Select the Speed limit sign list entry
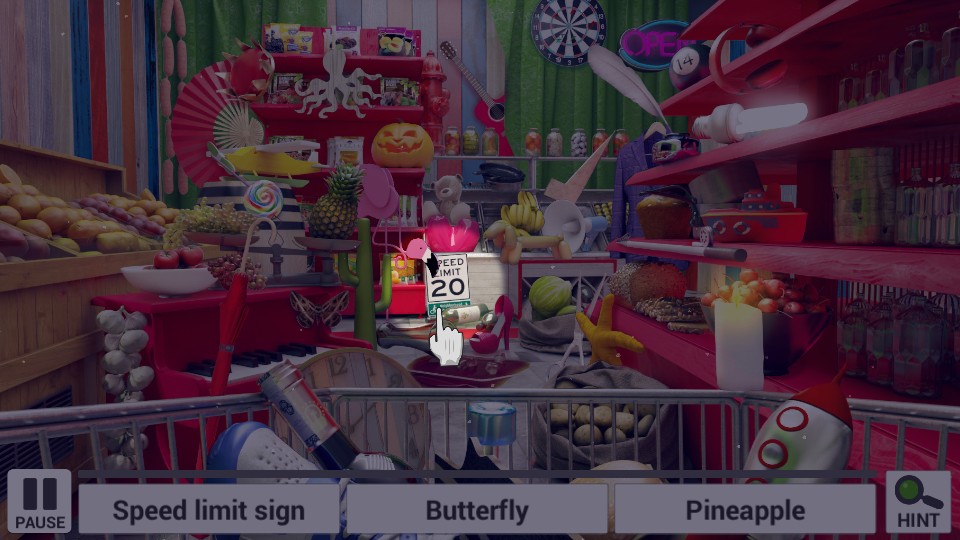 (208, 510)
